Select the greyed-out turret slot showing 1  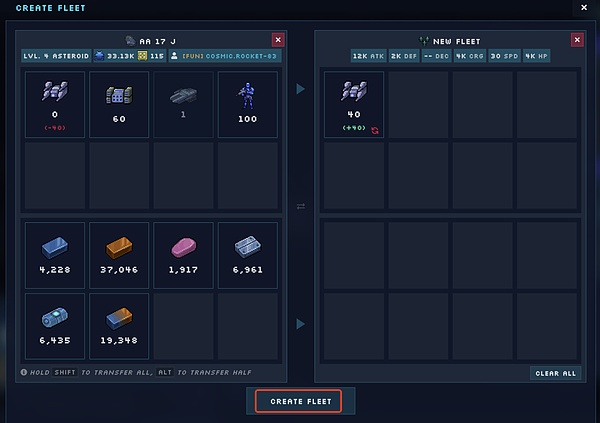pos(183,104)
